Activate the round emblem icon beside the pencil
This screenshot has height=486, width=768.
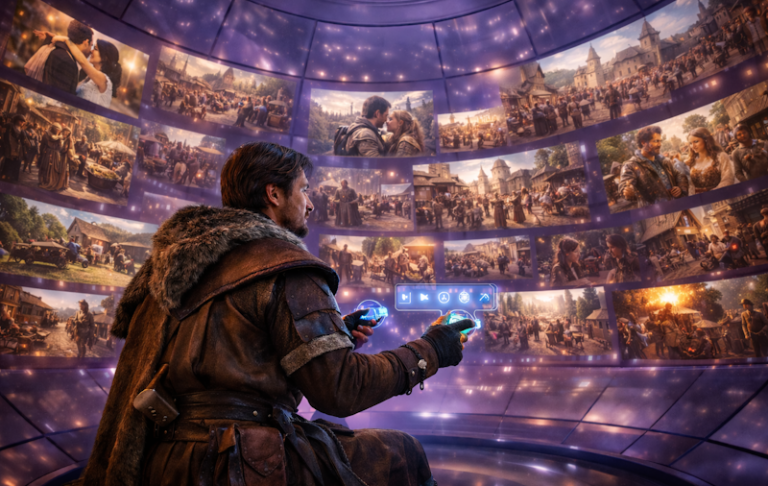coord(464,297)
